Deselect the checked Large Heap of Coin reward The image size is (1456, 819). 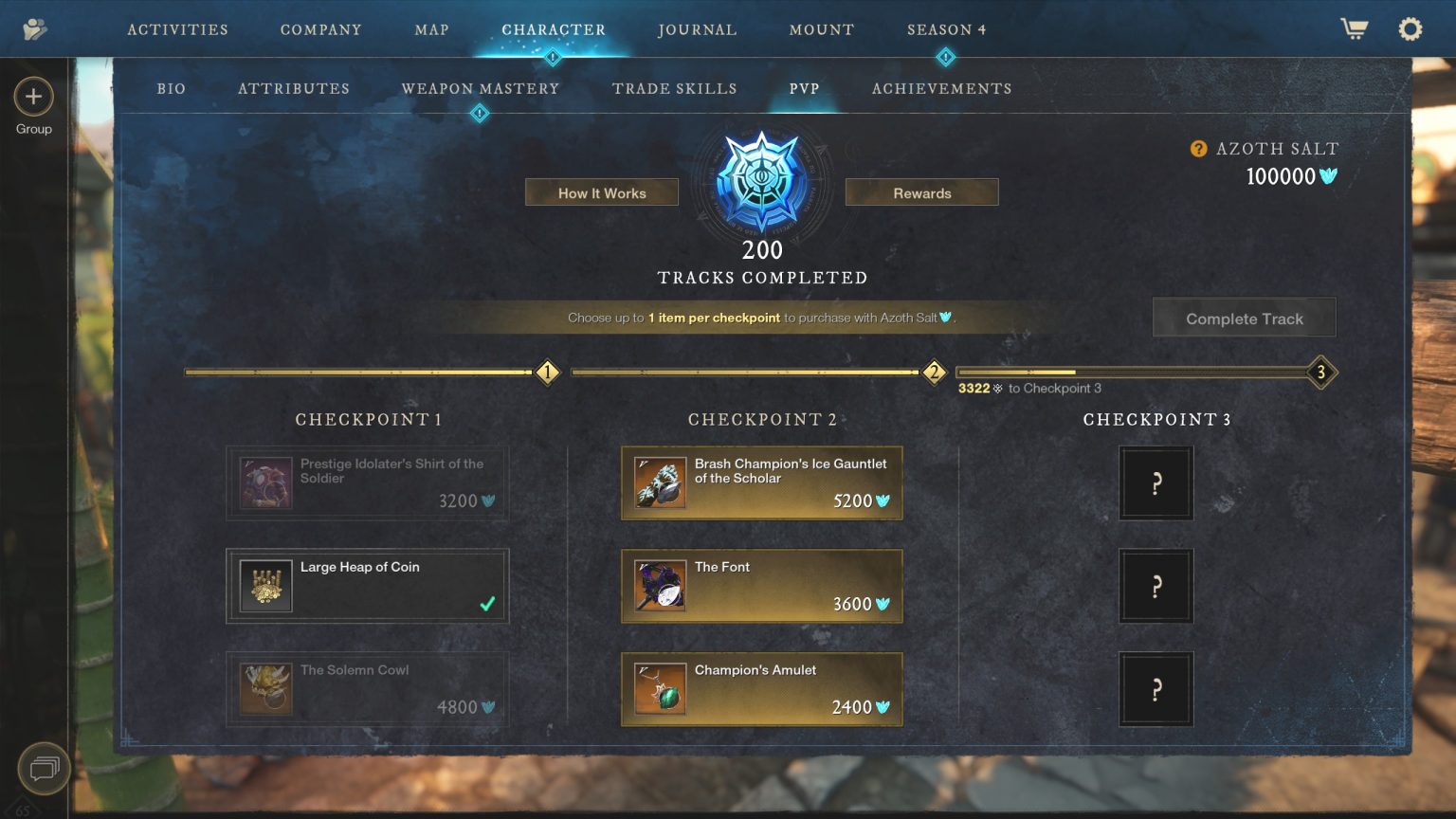(366, 585)
